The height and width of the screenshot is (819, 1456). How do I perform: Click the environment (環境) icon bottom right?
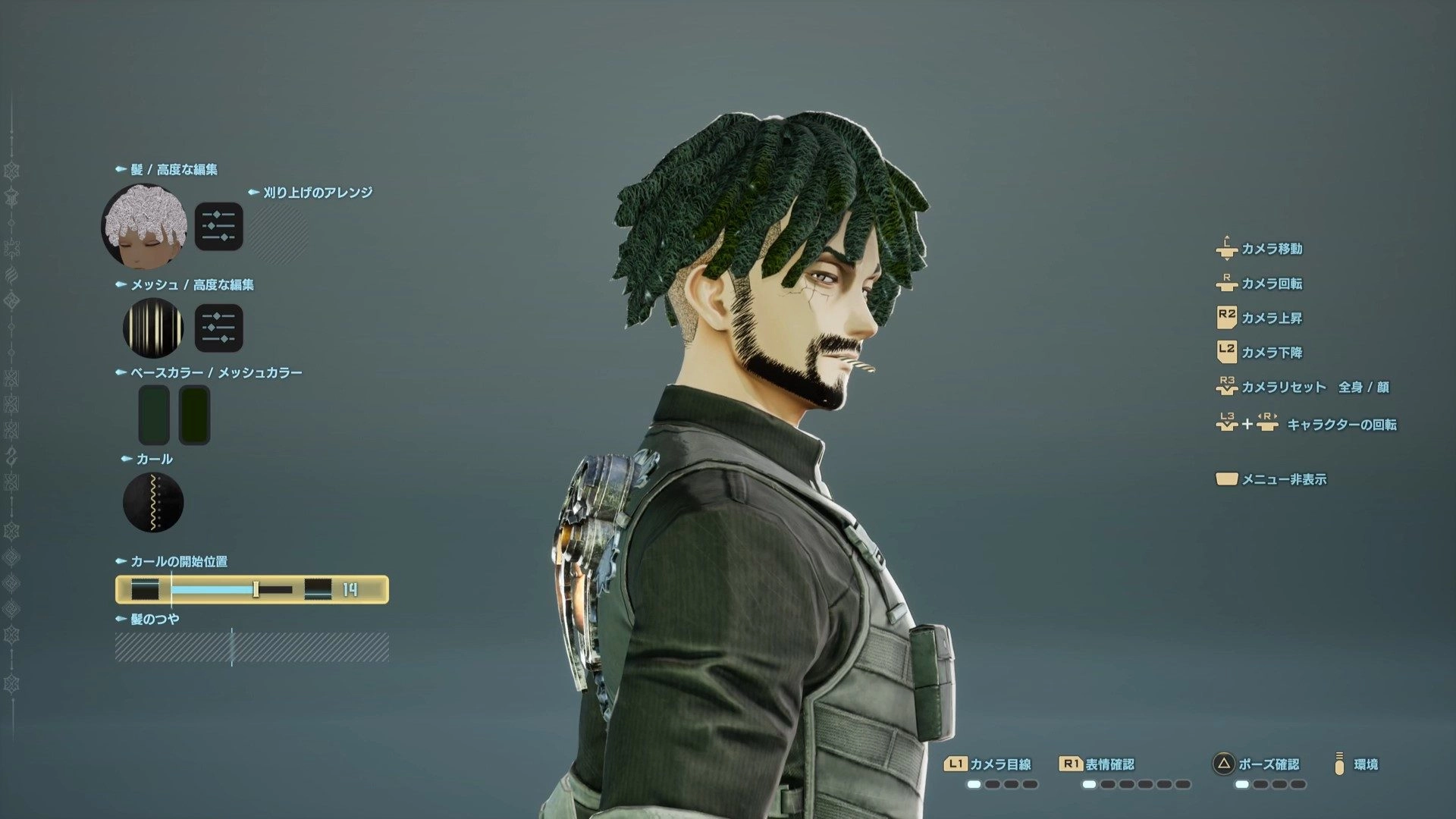click(1341, 764)
